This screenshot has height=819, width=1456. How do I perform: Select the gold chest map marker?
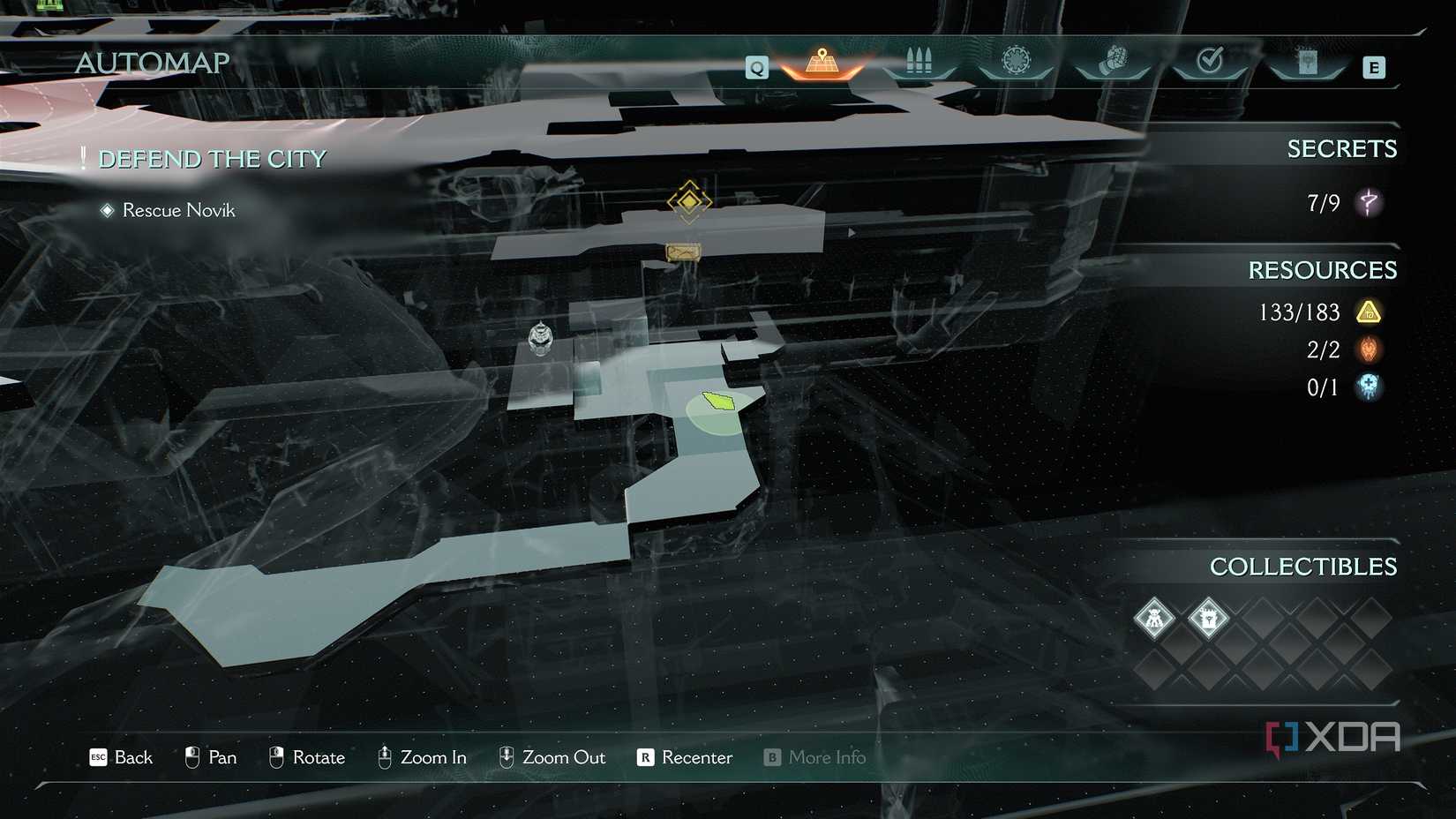coord(683,253)
